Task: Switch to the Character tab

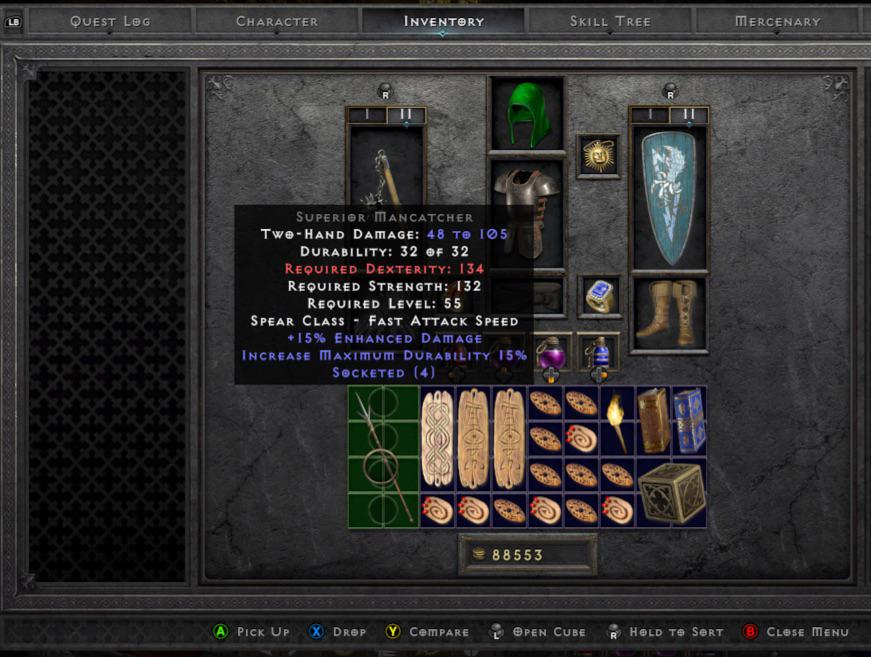Action: 277,21
